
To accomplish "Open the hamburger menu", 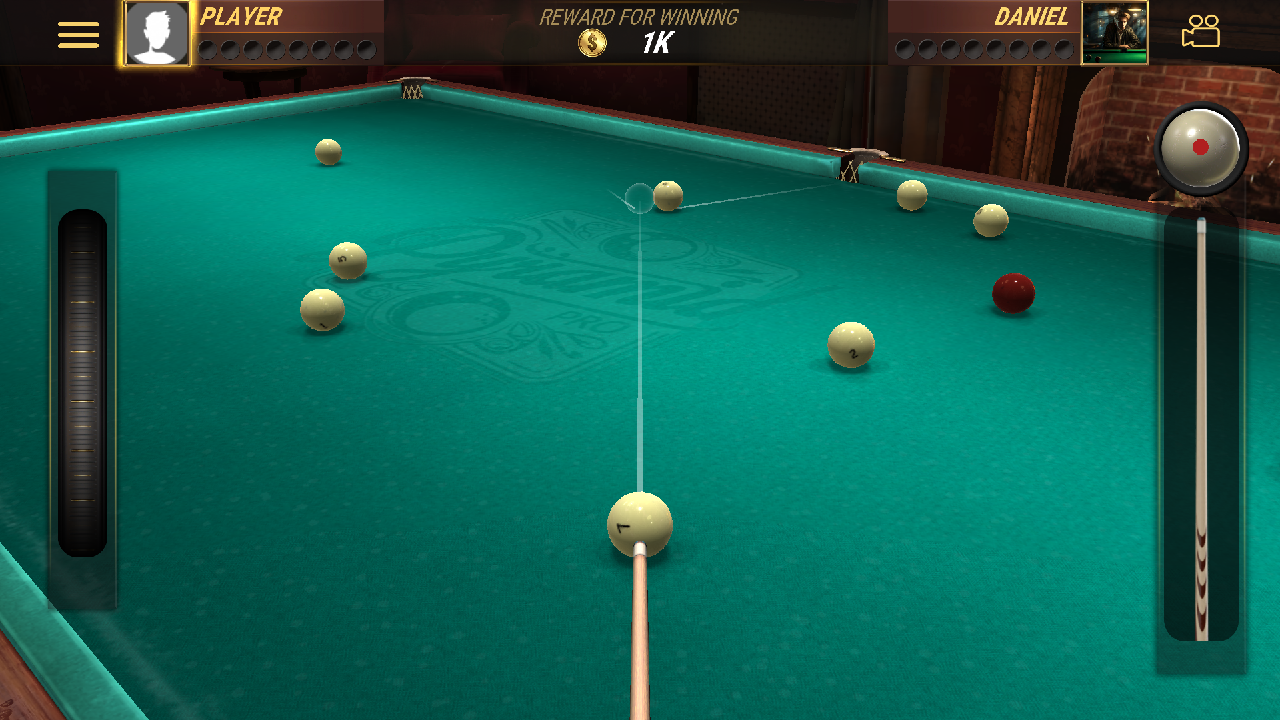I will click(x=78, y=33).
